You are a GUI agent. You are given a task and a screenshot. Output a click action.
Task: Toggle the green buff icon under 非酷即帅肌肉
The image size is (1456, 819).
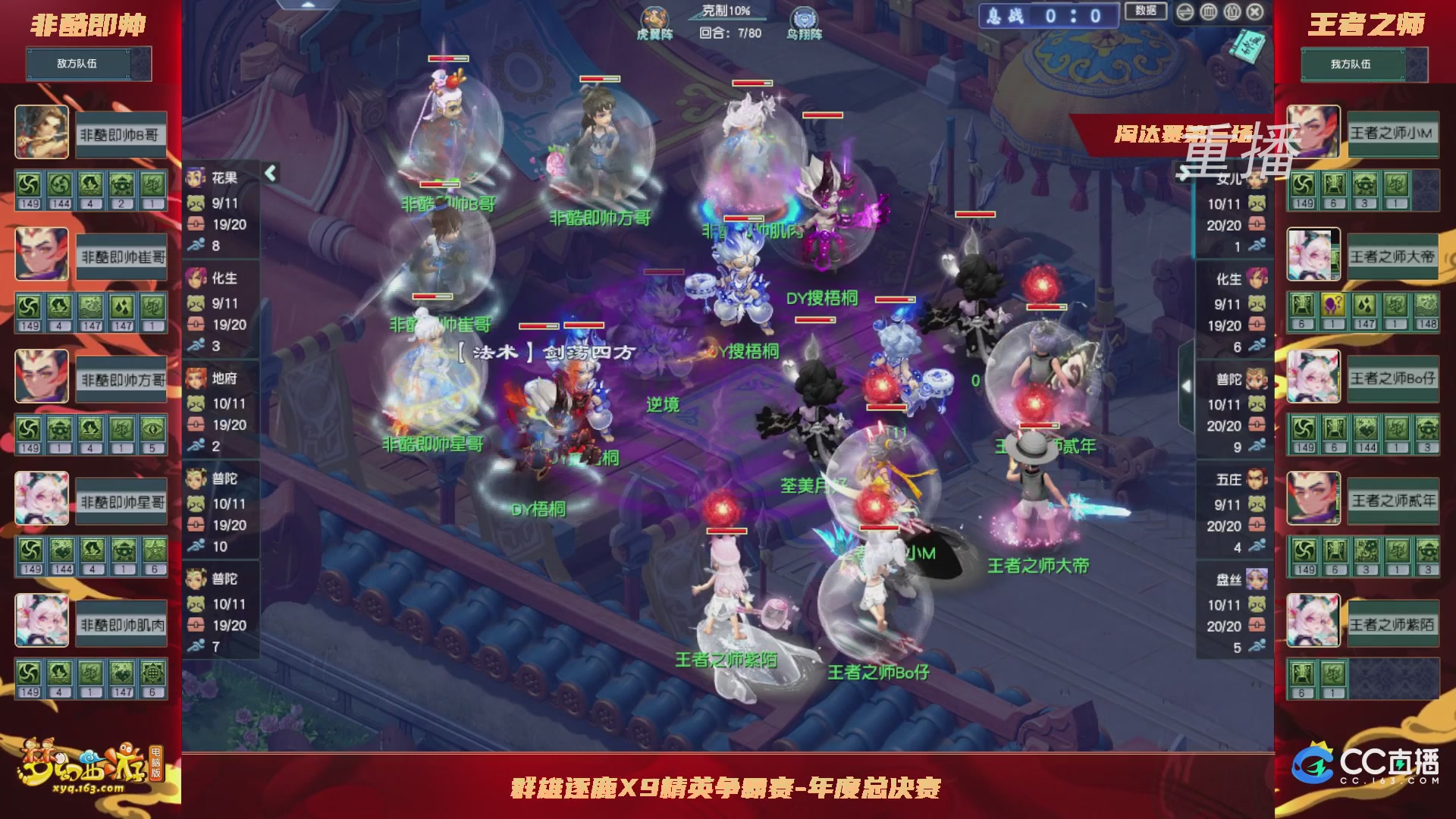coord(30,672)
